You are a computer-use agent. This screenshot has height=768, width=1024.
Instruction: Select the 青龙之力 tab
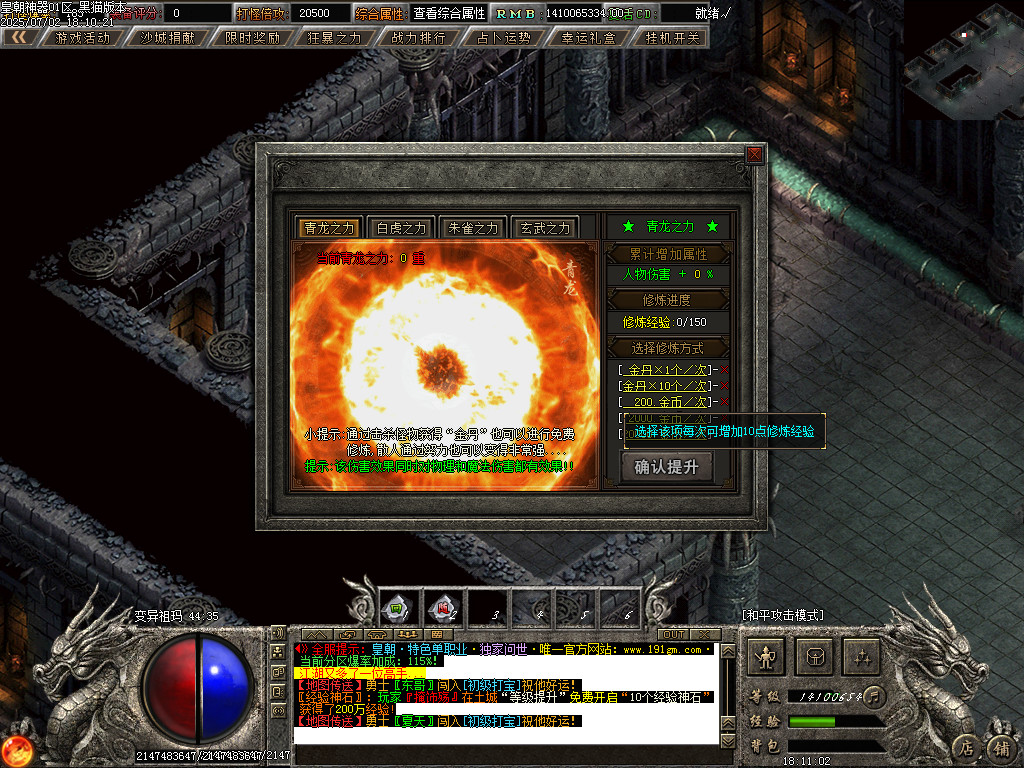point(329,228)
